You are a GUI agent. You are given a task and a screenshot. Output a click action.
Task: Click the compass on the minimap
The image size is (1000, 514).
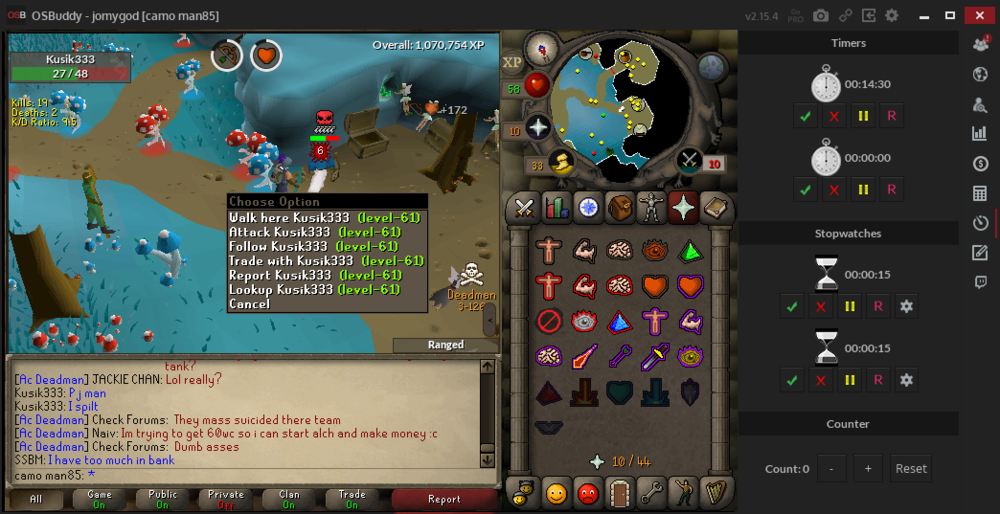544,47
